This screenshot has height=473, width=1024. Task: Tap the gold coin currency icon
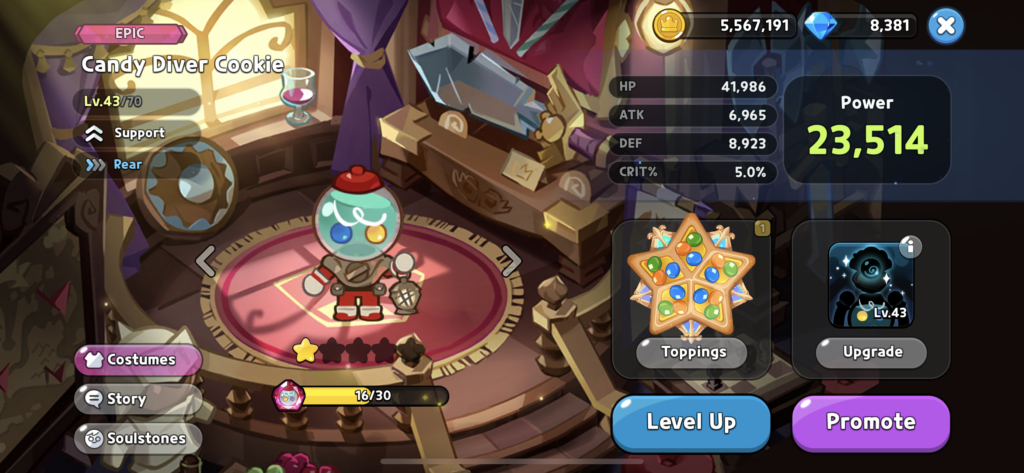coord(669,26)
